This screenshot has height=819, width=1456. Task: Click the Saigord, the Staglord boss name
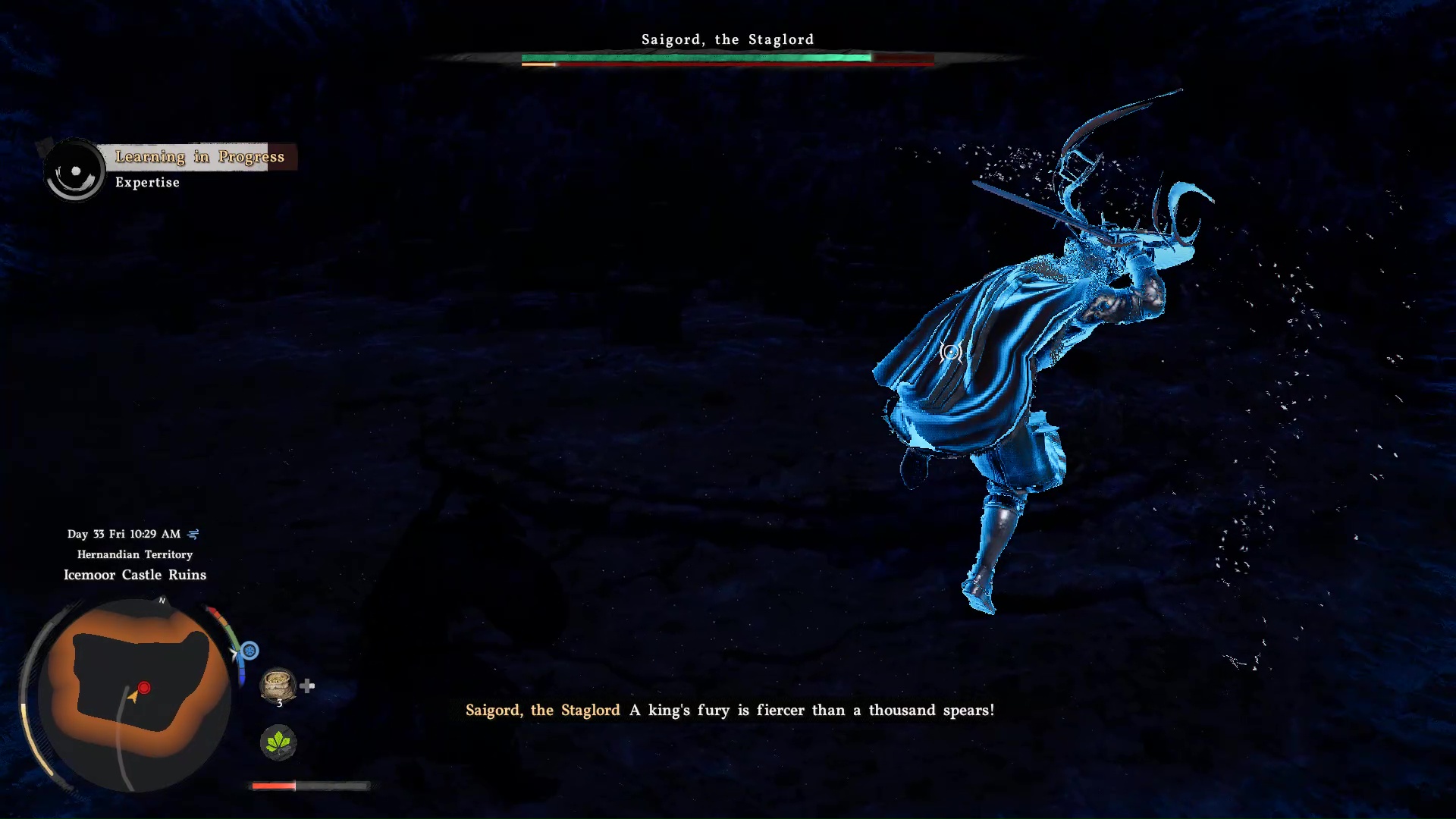coord(727,39)
